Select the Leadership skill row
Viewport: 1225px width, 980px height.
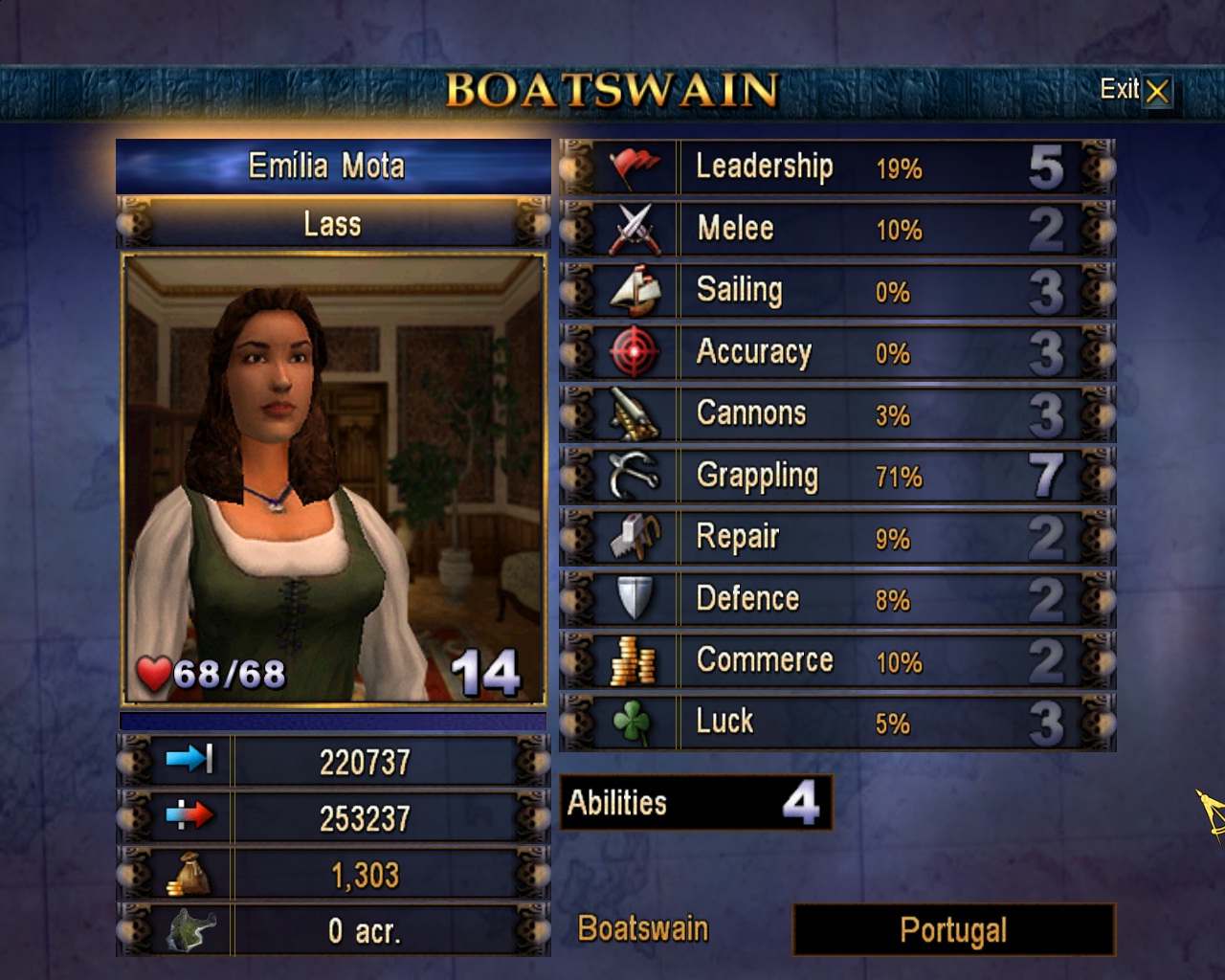837,167
